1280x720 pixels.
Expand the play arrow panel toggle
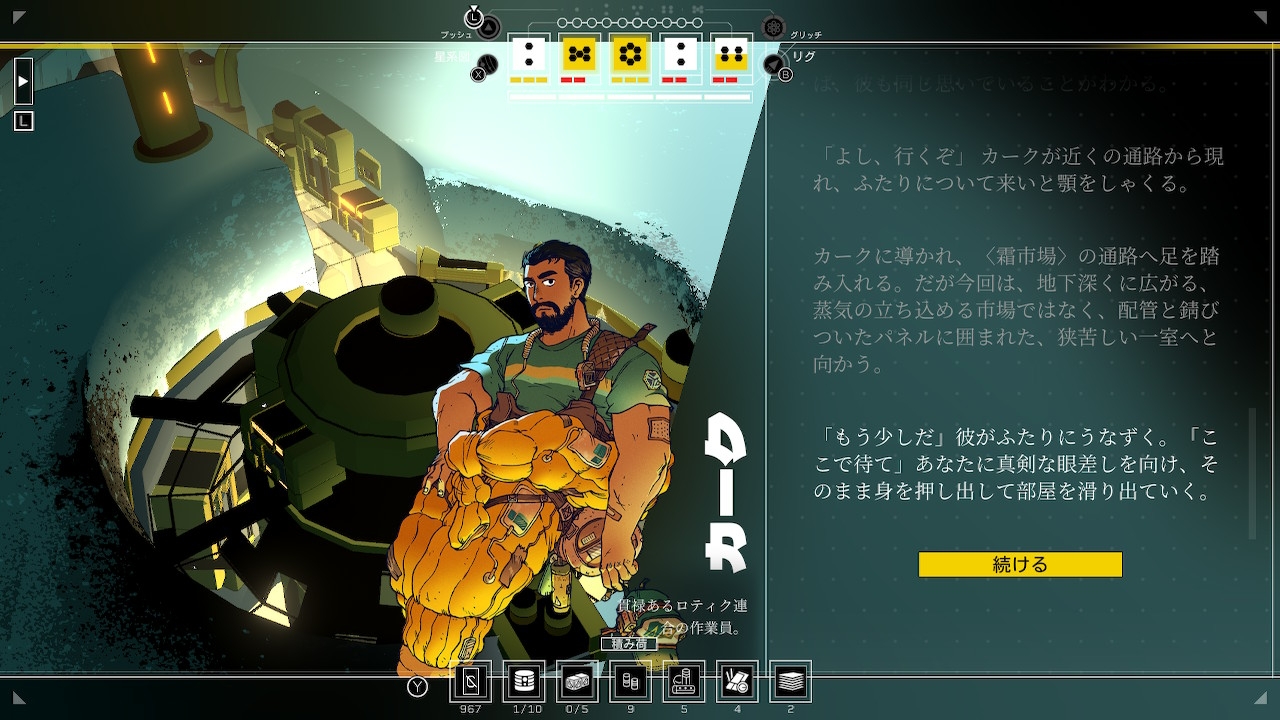tap(23, 81)
